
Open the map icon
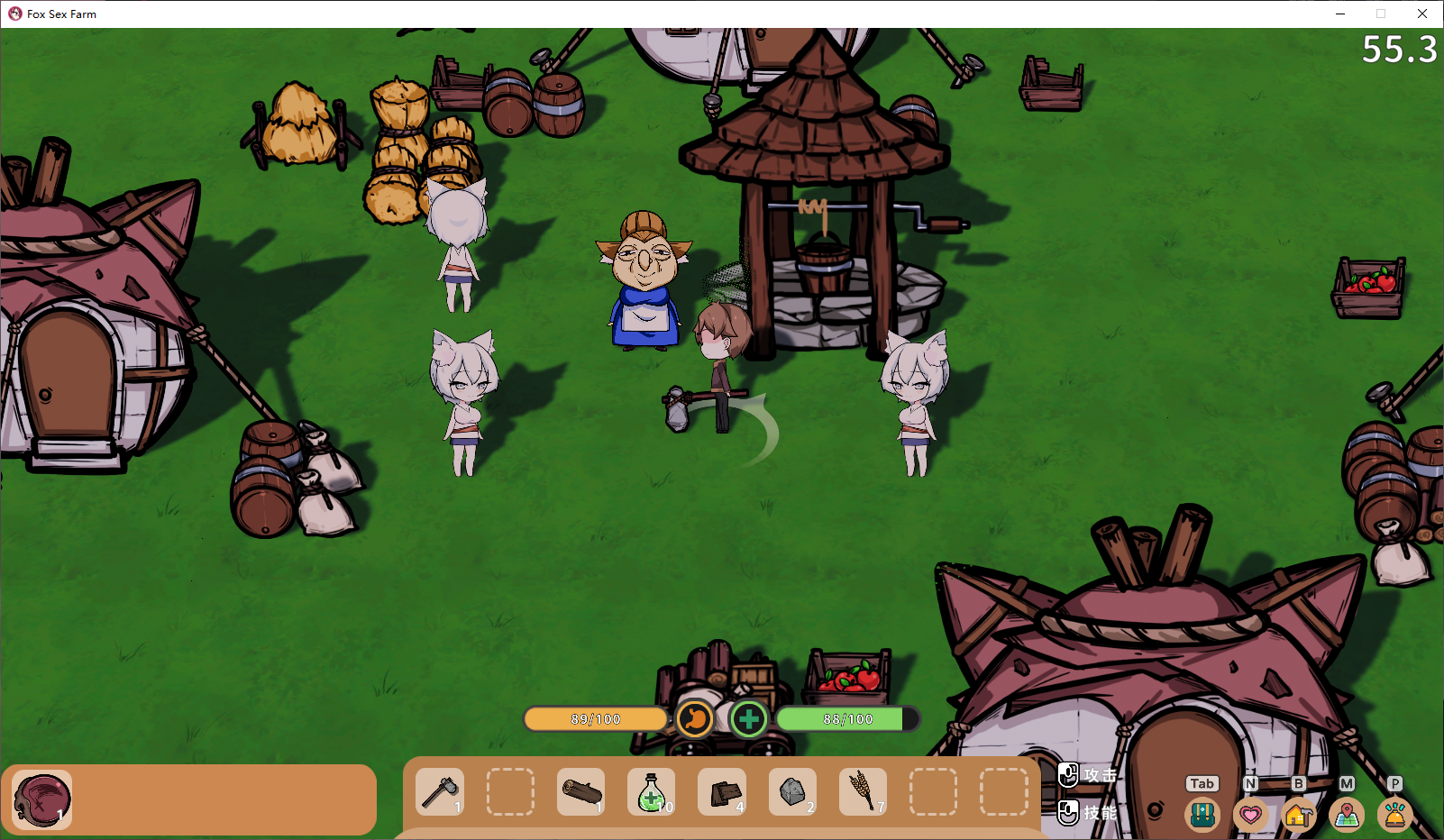pos(1347,815)
